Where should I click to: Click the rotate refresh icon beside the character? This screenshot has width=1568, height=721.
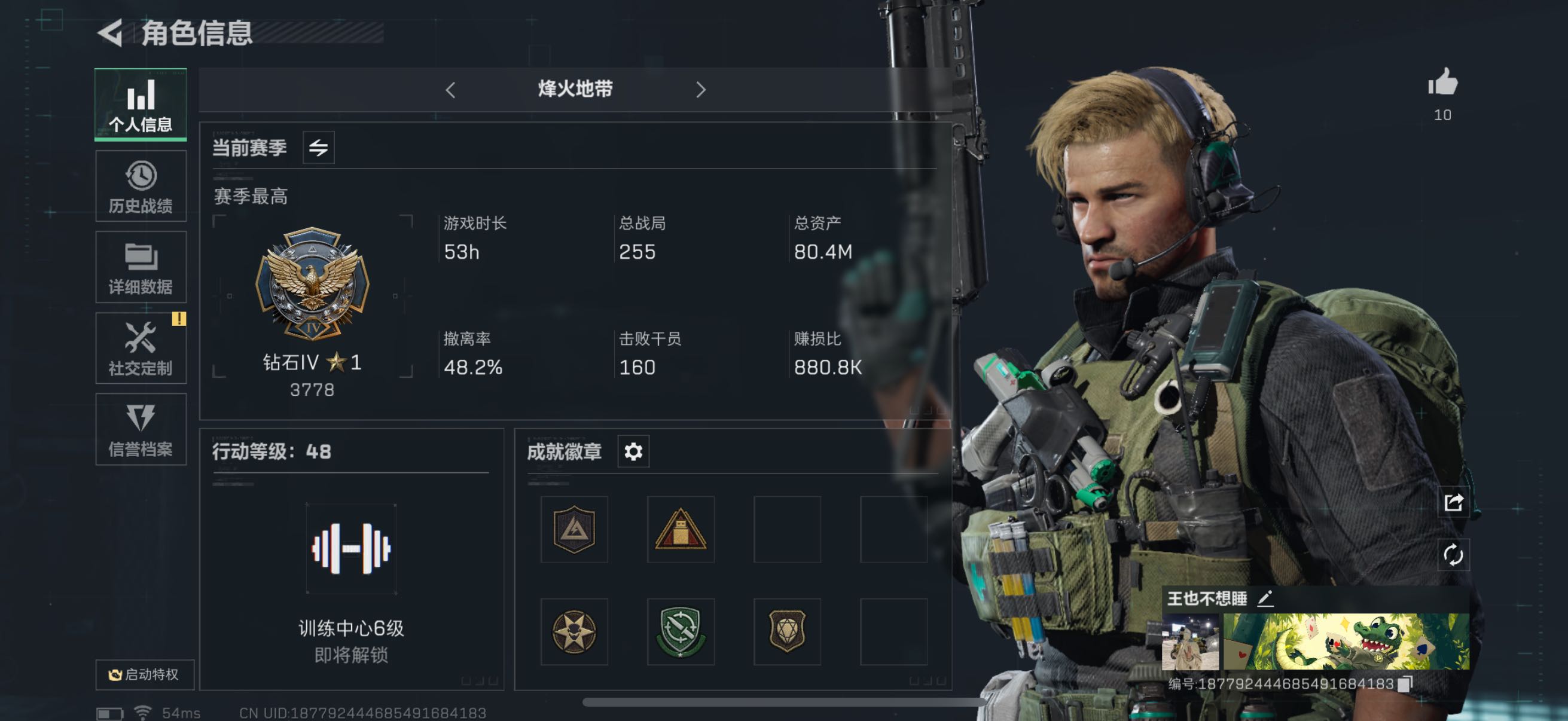[x=1453, y=555]
